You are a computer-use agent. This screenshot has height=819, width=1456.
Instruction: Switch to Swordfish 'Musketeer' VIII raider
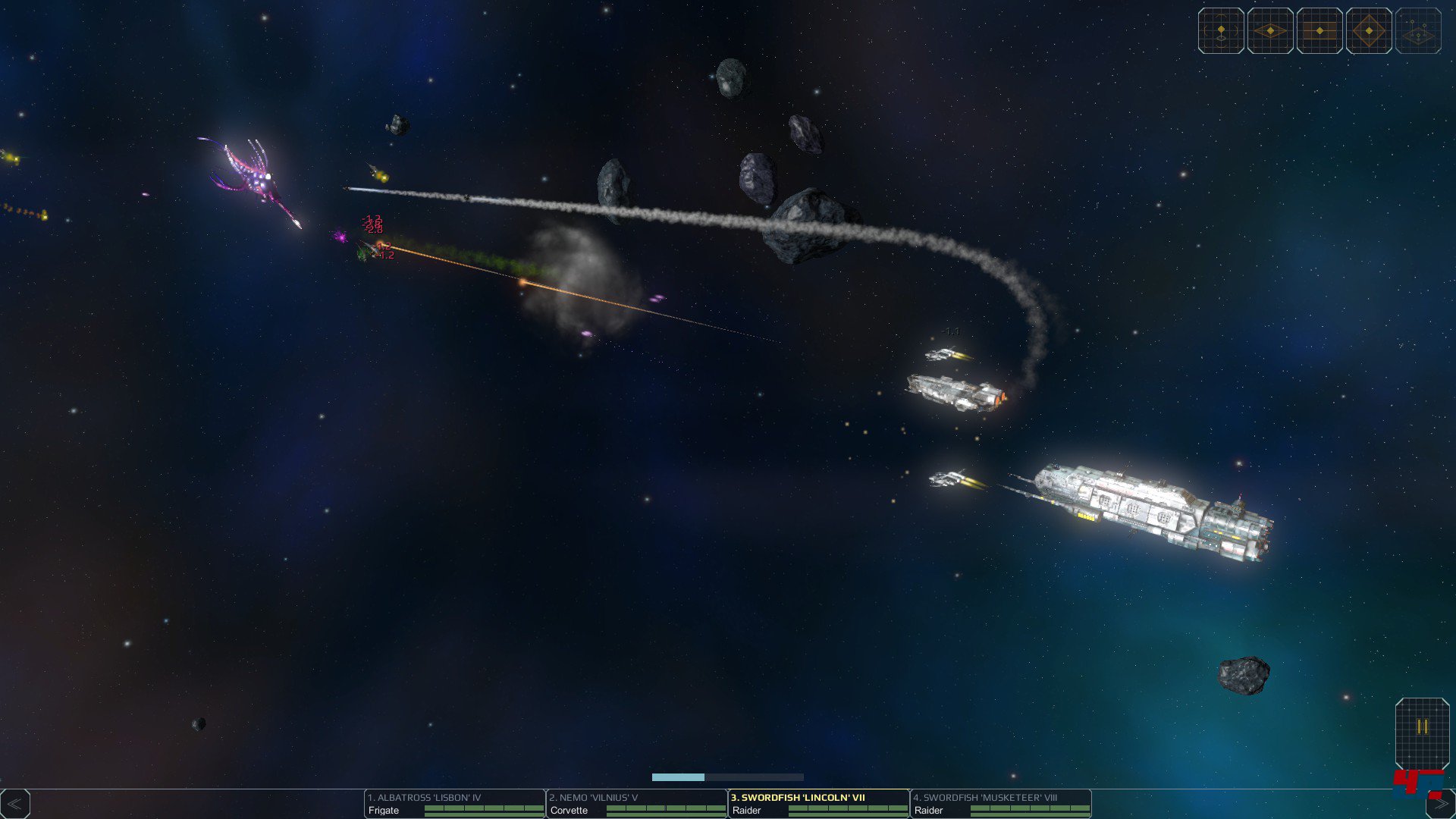[x=1000, y=804]
